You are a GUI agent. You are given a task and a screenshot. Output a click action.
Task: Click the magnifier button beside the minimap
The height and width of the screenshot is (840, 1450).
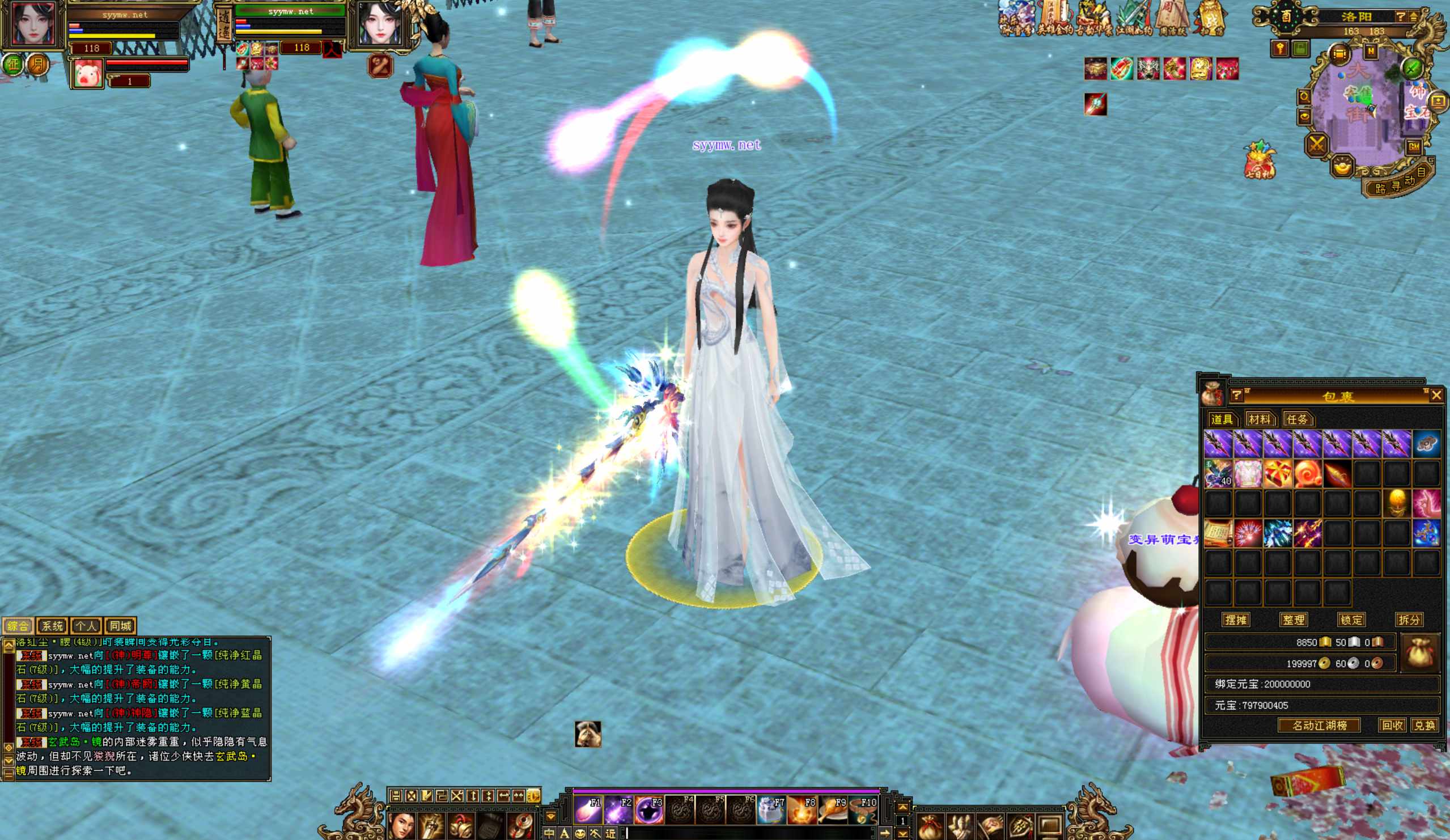[1304, 96]
